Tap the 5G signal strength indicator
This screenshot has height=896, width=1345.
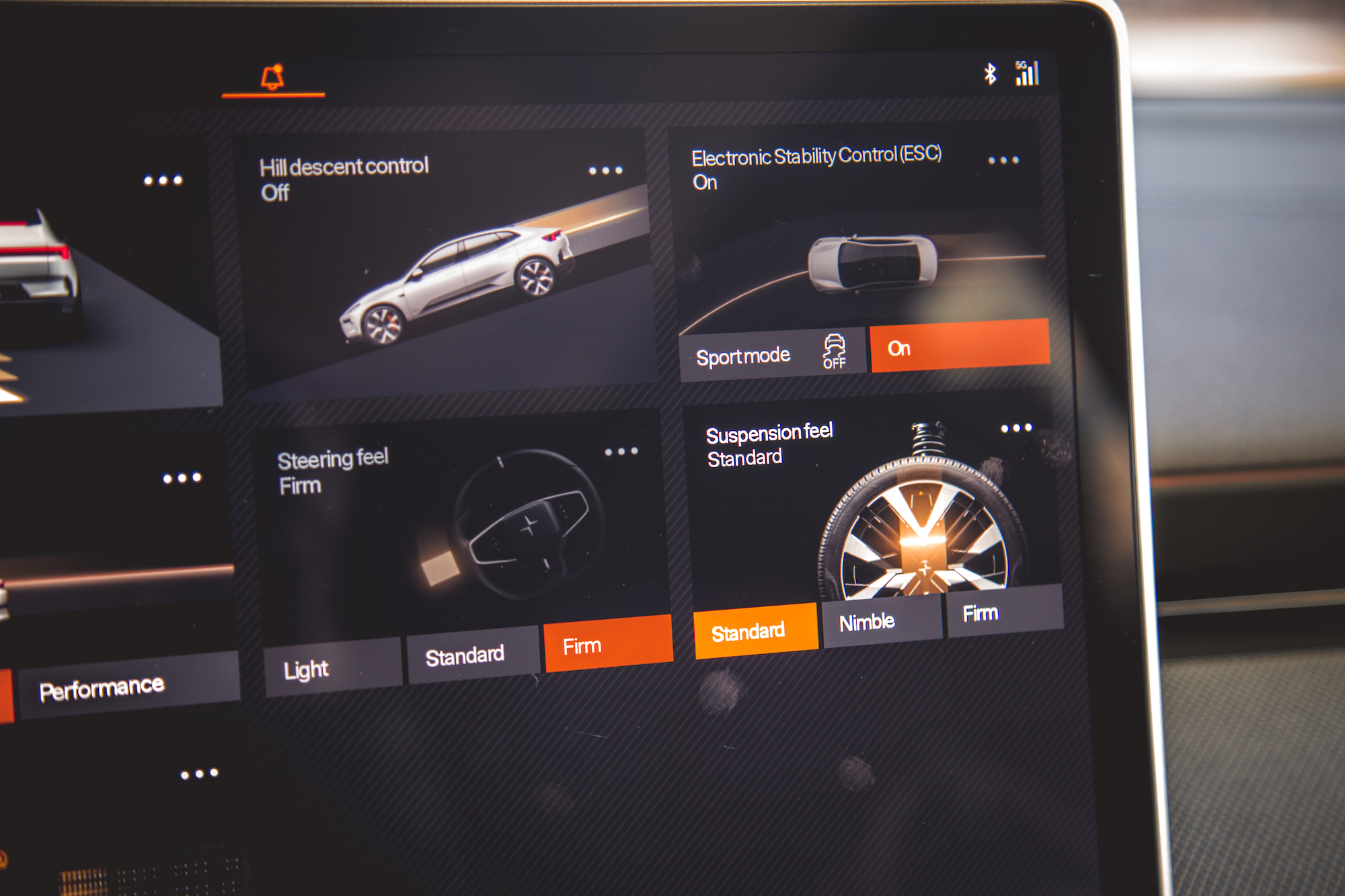pos(1027,73)
